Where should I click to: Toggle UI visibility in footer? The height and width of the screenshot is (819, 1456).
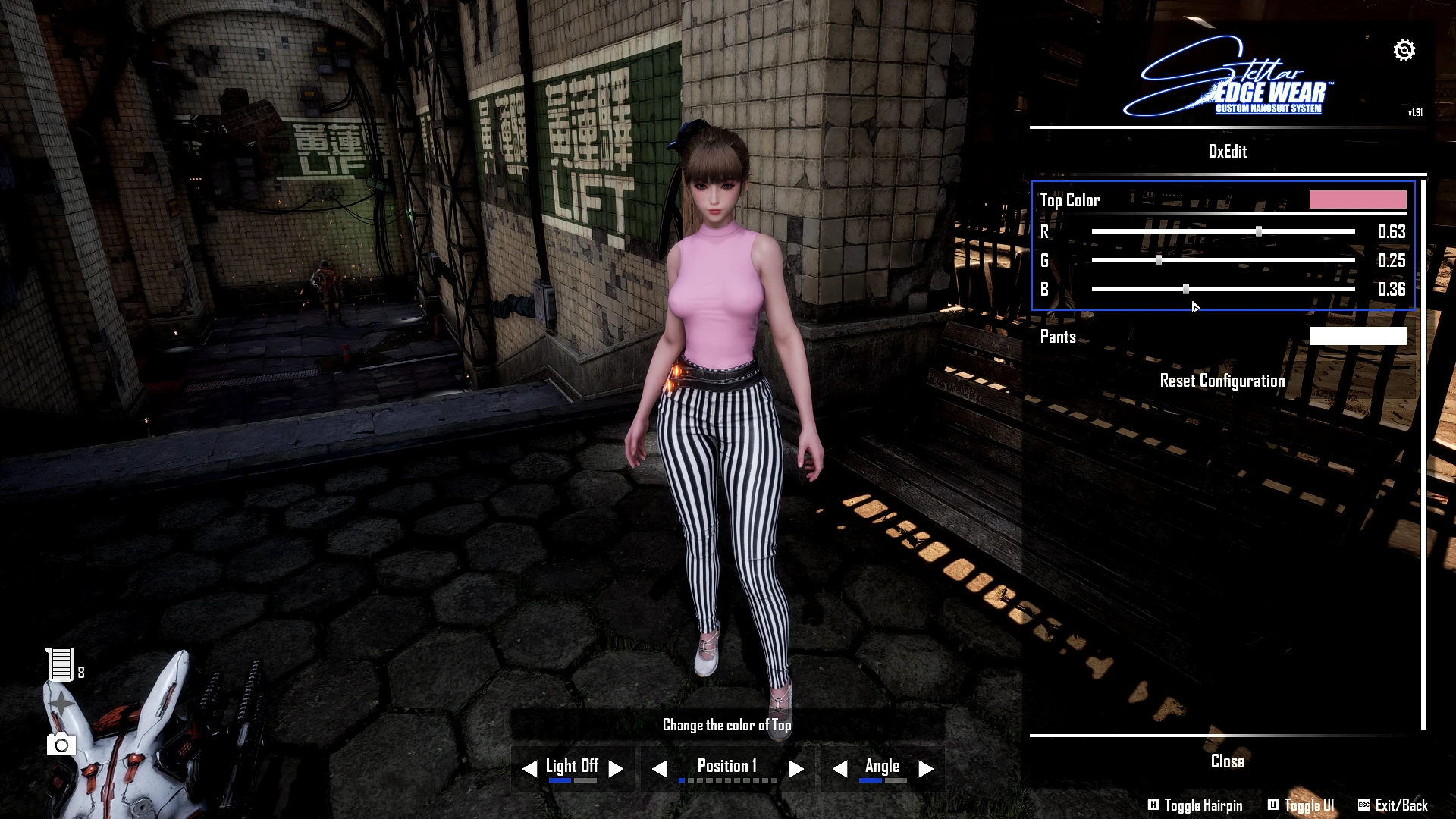point(1301,805)
